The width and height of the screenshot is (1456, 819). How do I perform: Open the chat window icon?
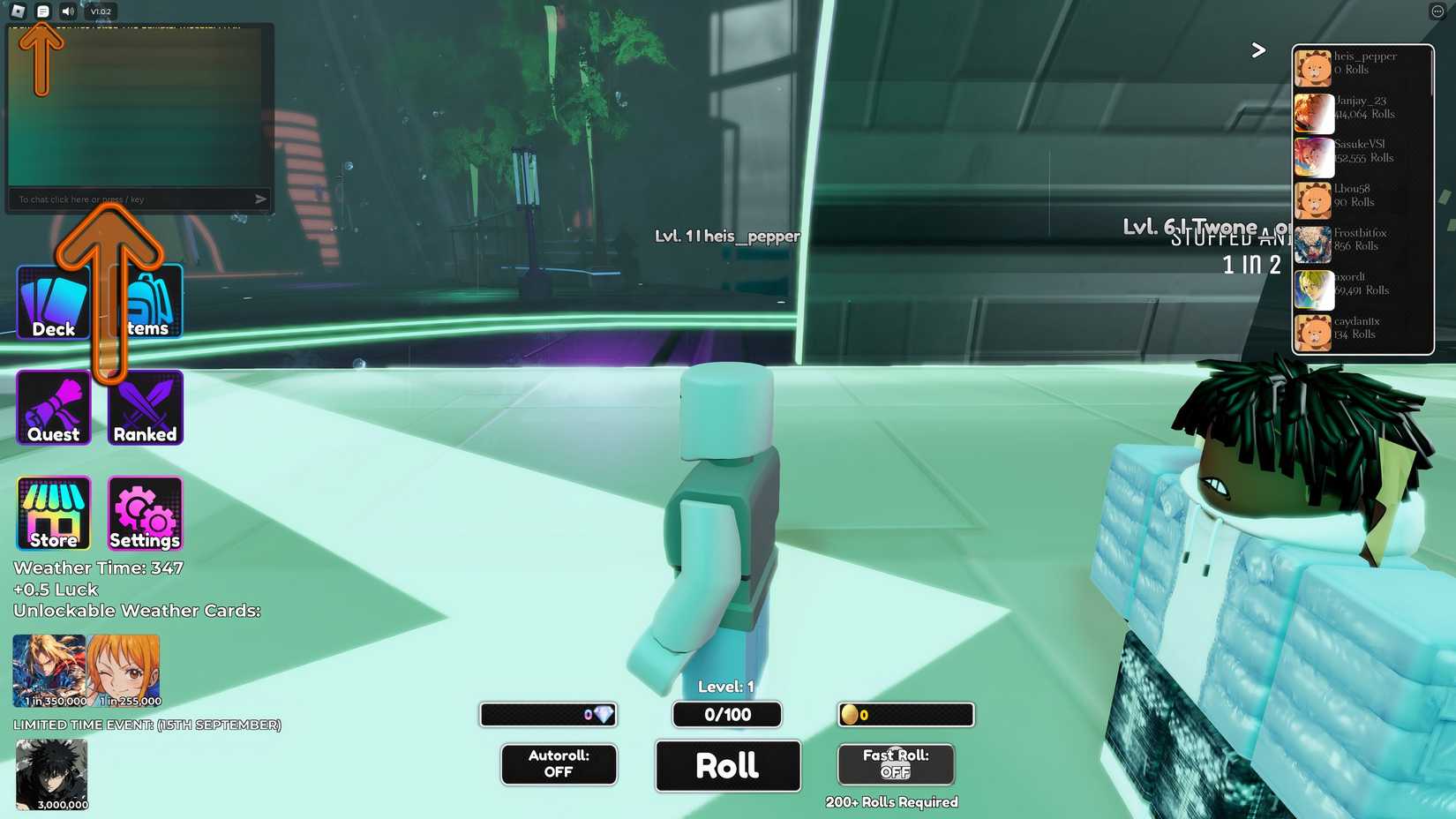click(41, 11)
